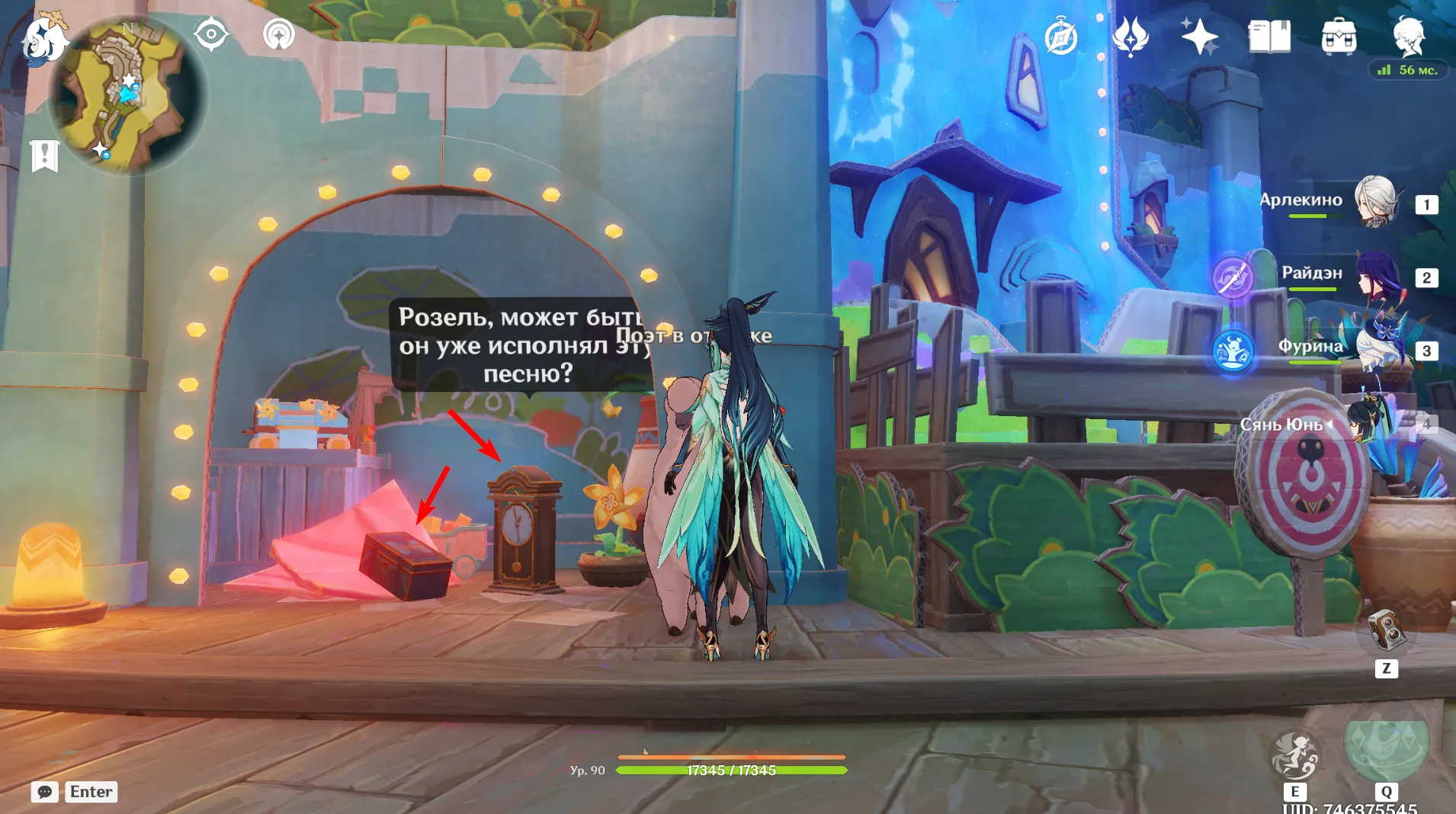Use the elemental skill icon

(1294, 755)
